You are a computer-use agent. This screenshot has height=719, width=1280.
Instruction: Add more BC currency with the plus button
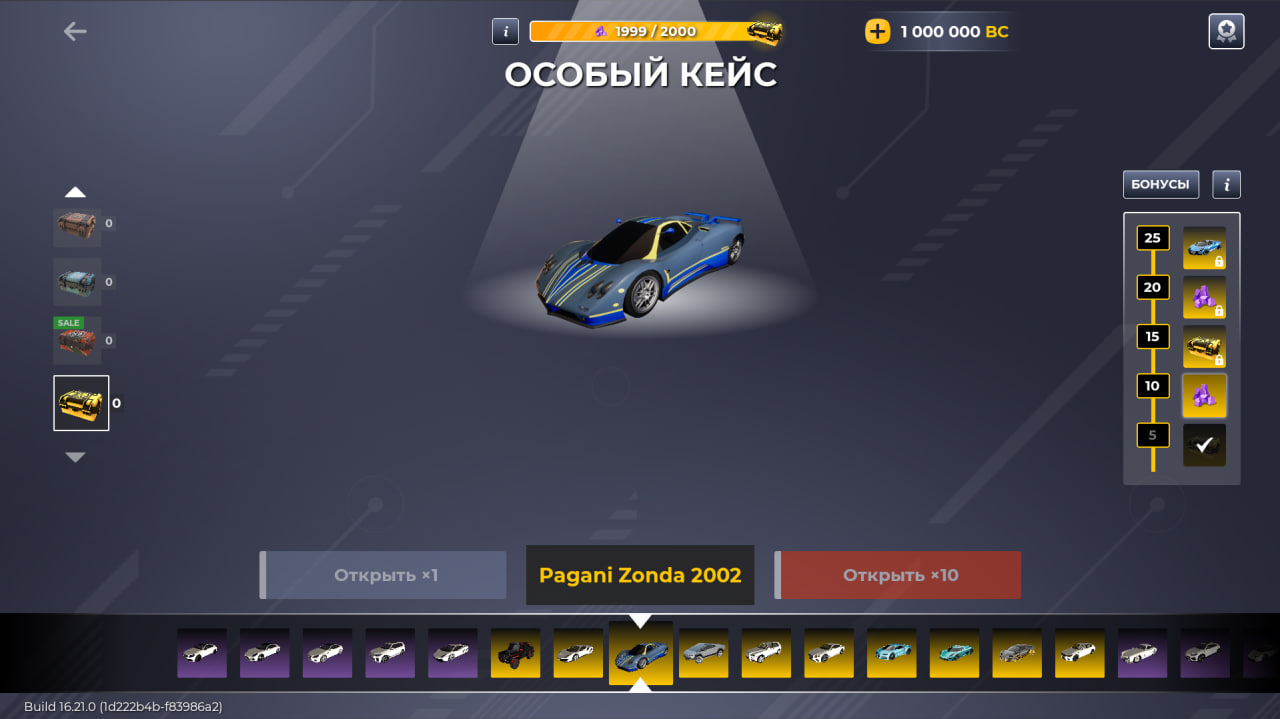877,32
